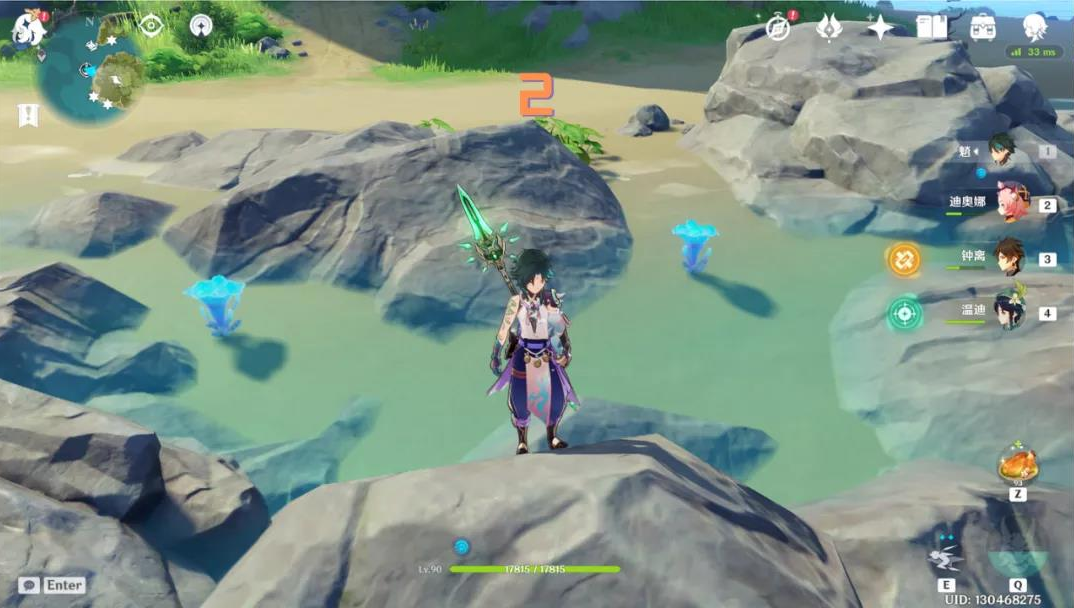Open the quest log bookmark icon

(28, 115)
